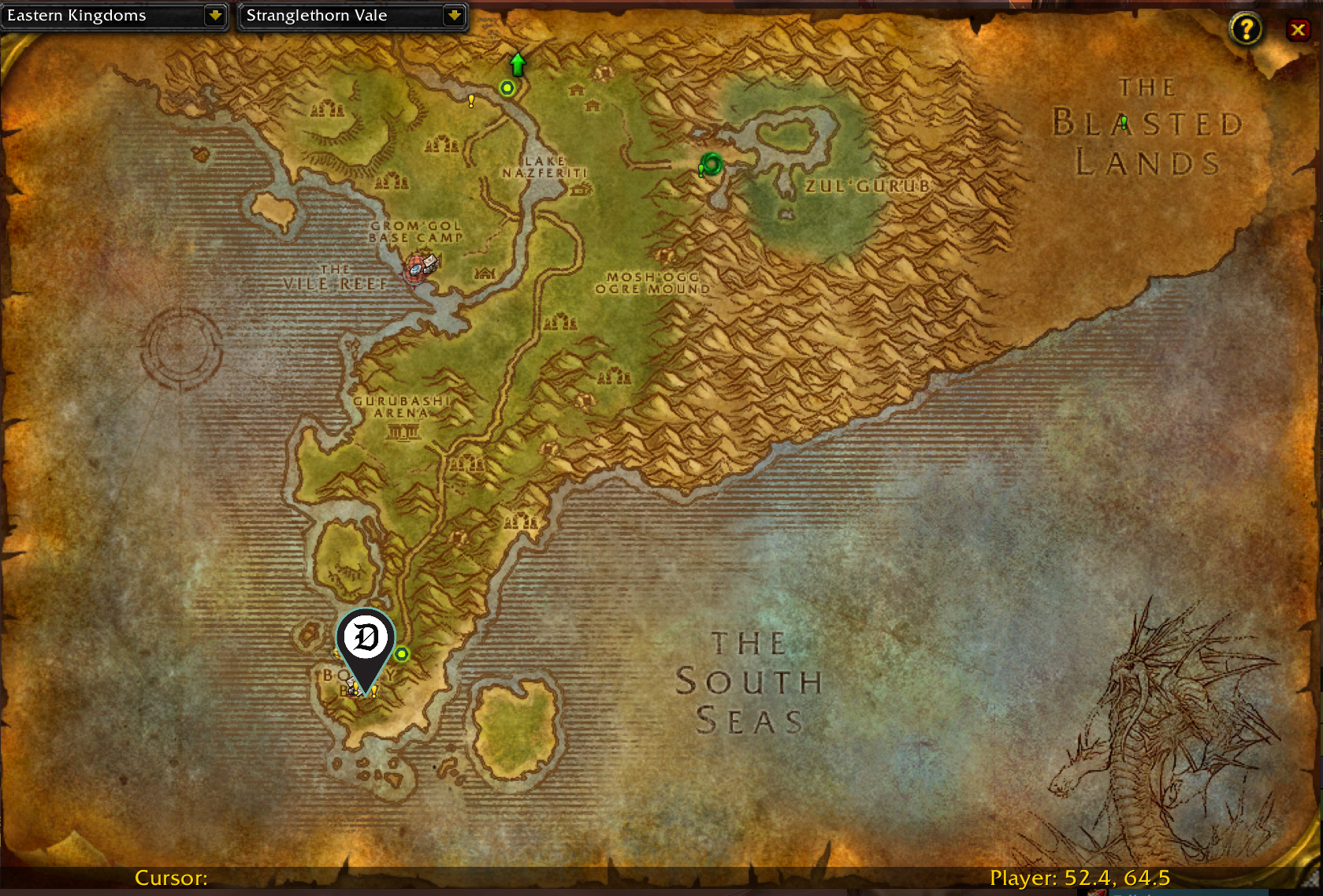The image size is (1323, 896).
Task: Select the zeppelin travel icon near Grom'Gol
Action: tap(415, 270)
